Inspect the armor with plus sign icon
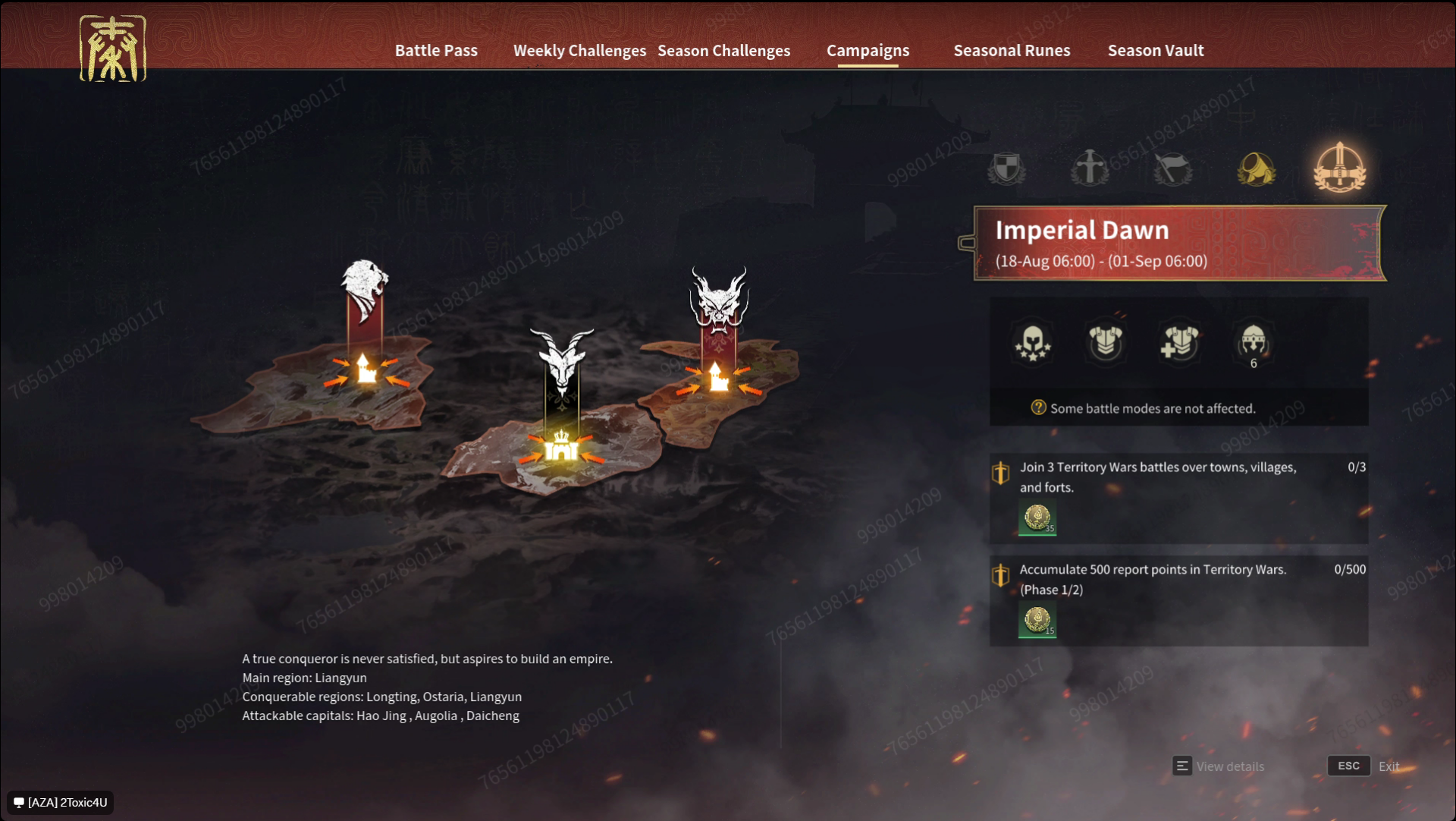This screenshot has width=1456, height=821. point(1179,341)
